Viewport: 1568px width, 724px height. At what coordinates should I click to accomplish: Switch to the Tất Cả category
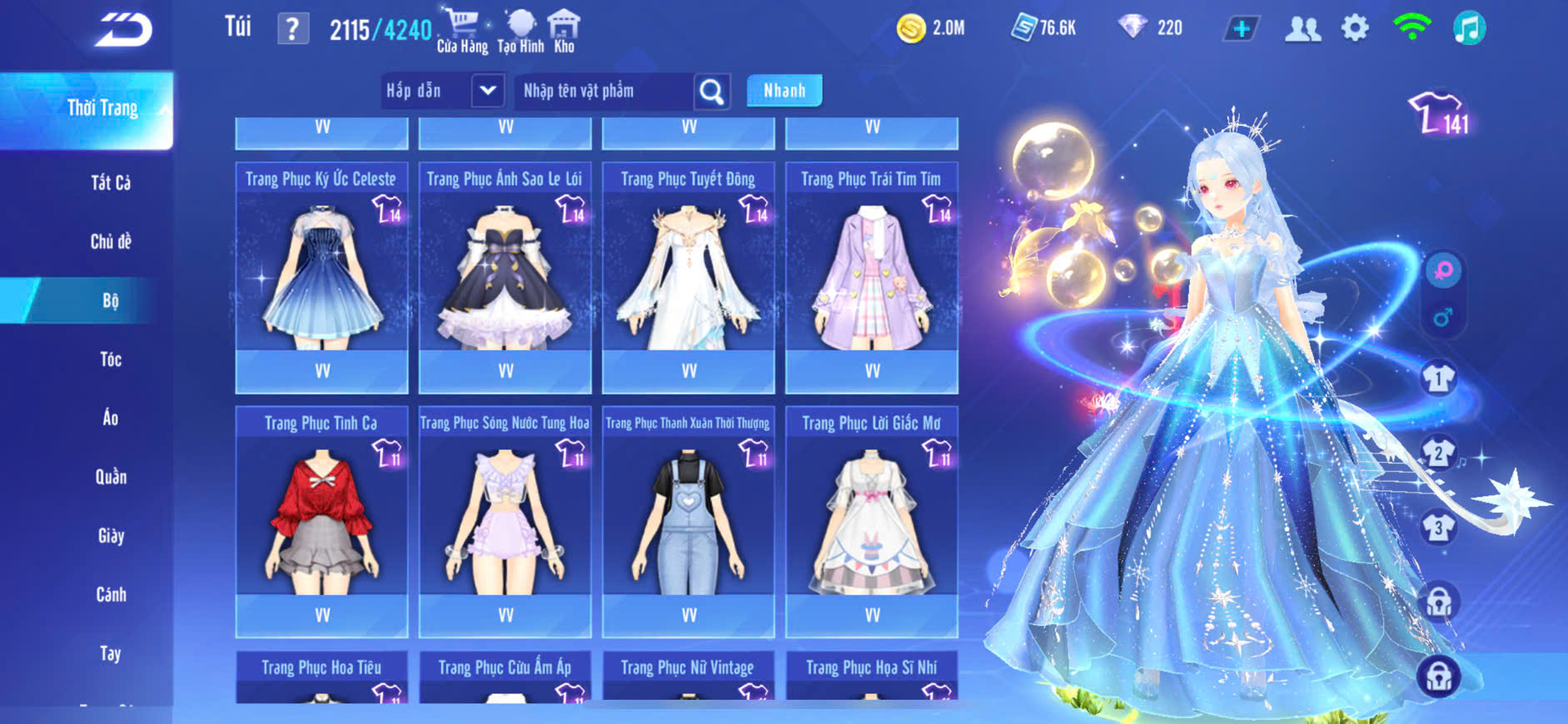111,183
